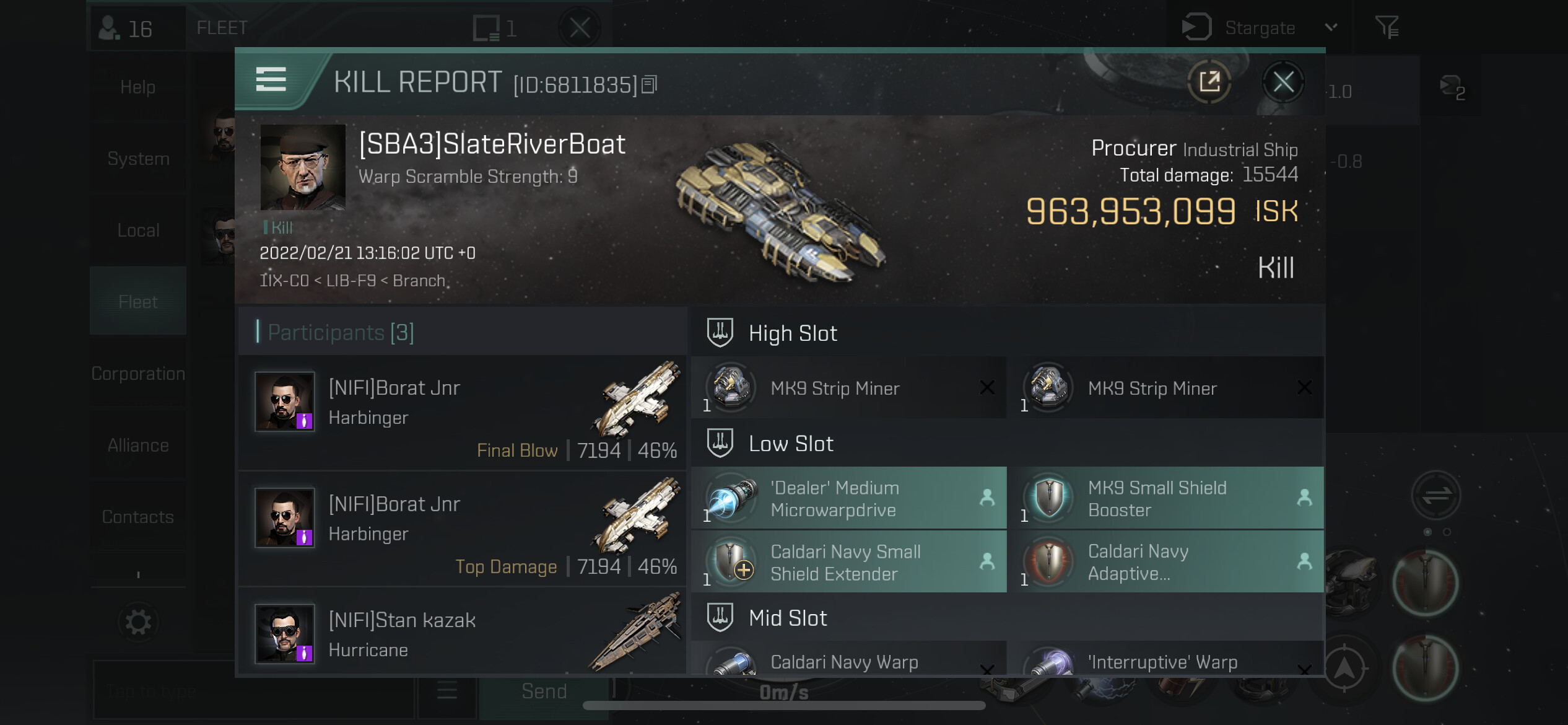1568x725 pixels.
Task: Switch to the Local chat channel
Action: [x=138, y=231]
